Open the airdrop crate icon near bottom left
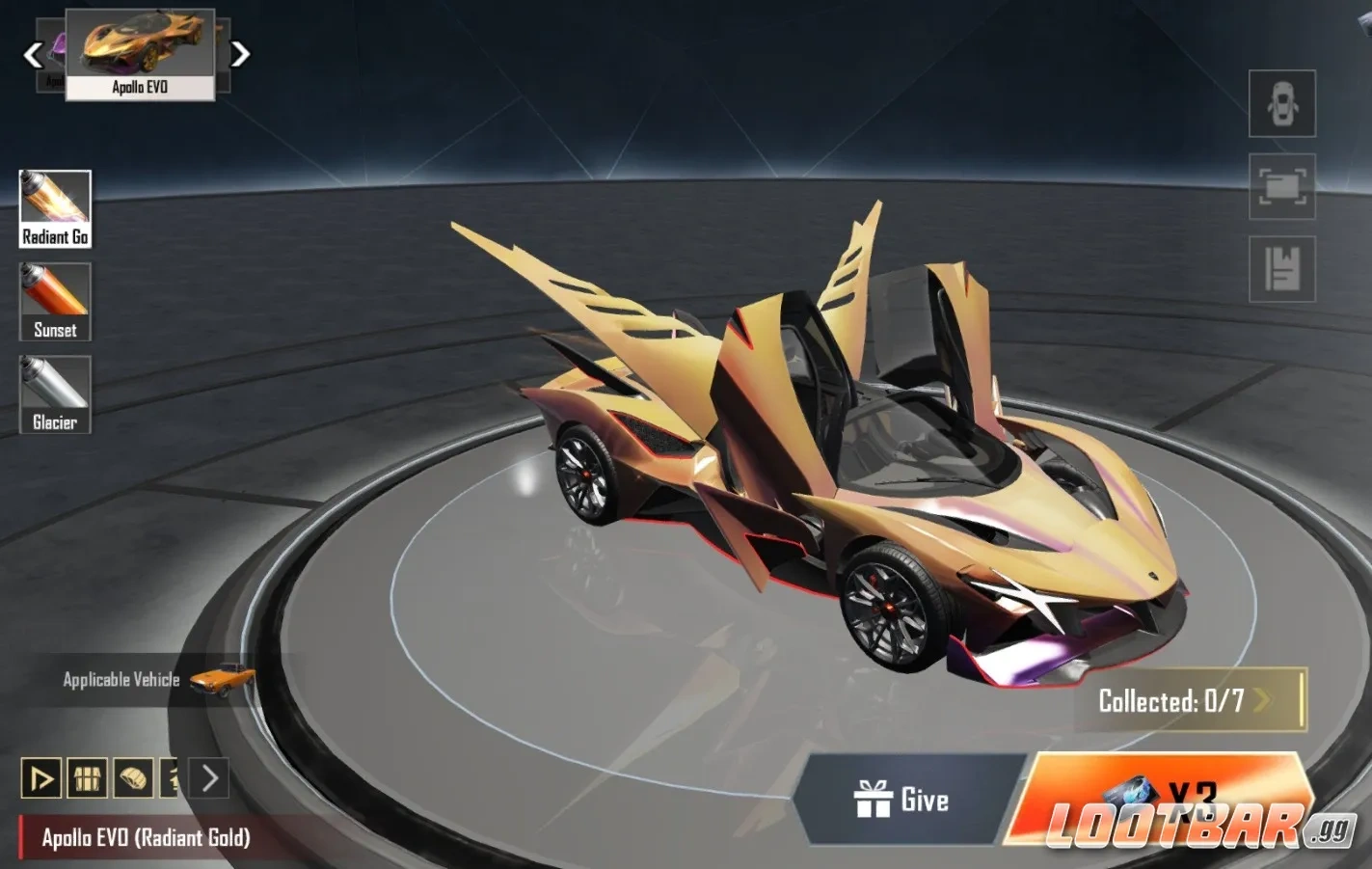 (x=89, y=779)
